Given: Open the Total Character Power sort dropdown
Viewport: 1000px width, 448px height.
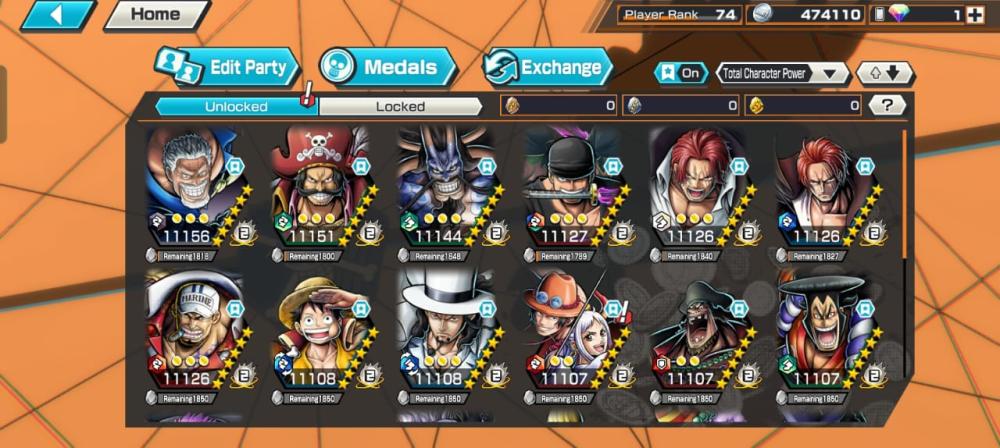Looking at the screenshot, I should pos(783,73).
